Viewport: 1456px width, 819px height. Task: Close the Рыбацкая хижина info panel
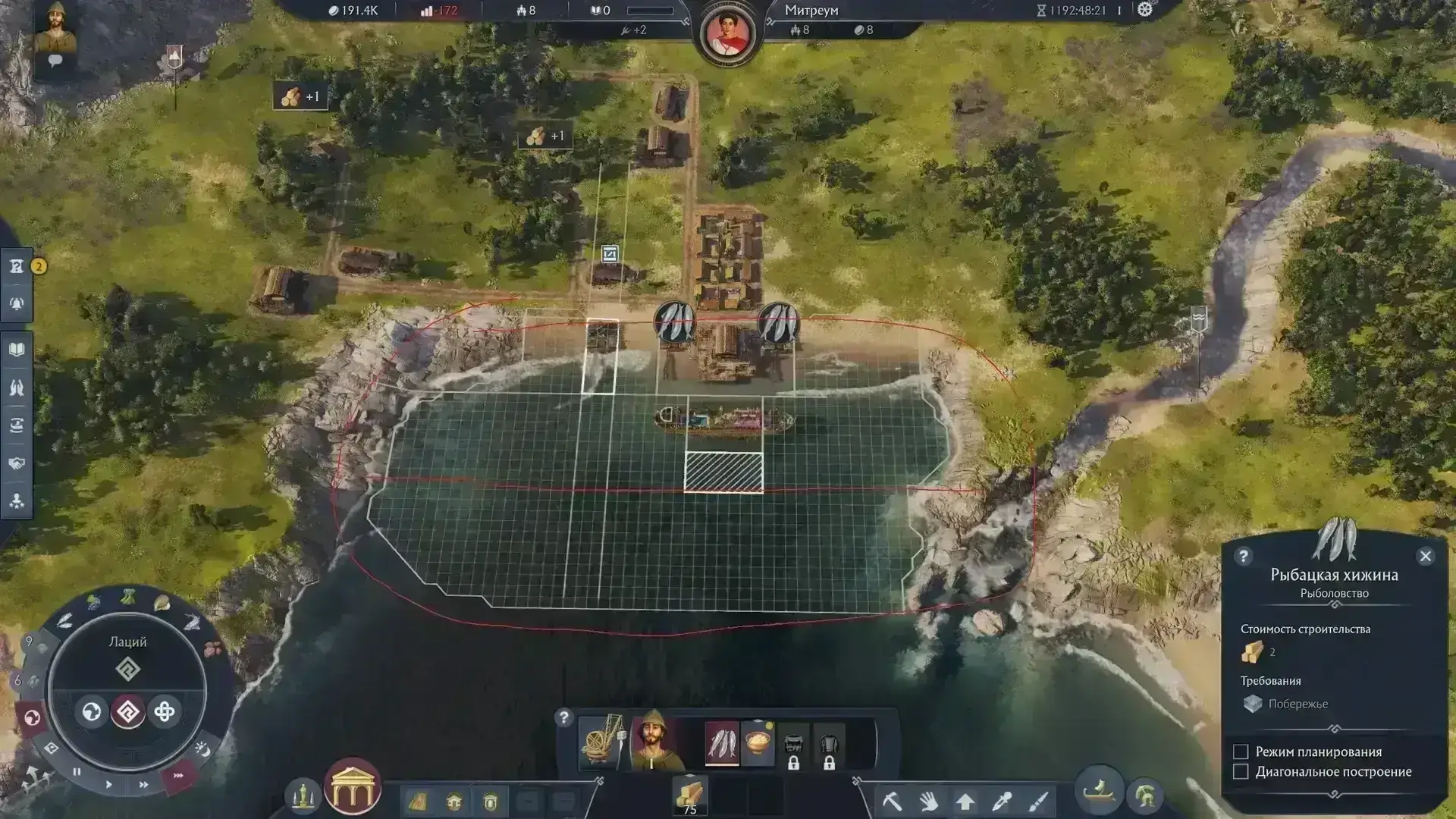1426,557
